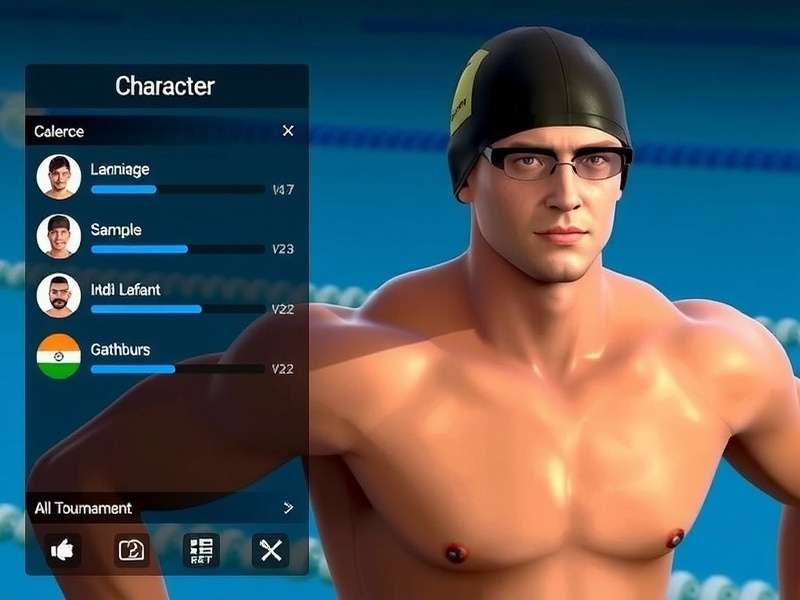The image size is (800, 600).
Task: Pick the Indi Lafant character
Action: click(x=165, y=297)
